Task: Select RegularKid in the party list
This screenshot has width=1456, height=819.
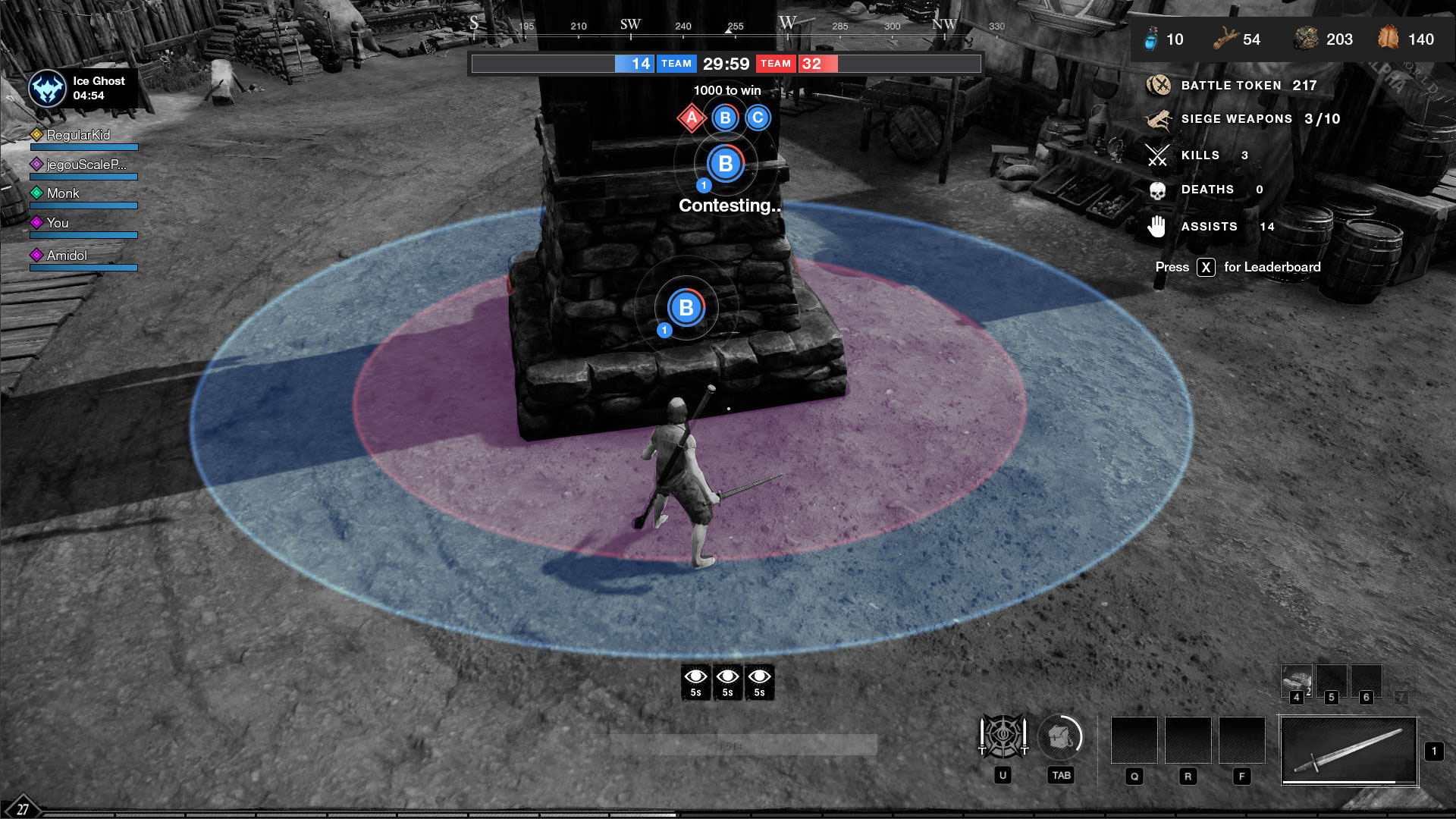Action: point(78,135)
